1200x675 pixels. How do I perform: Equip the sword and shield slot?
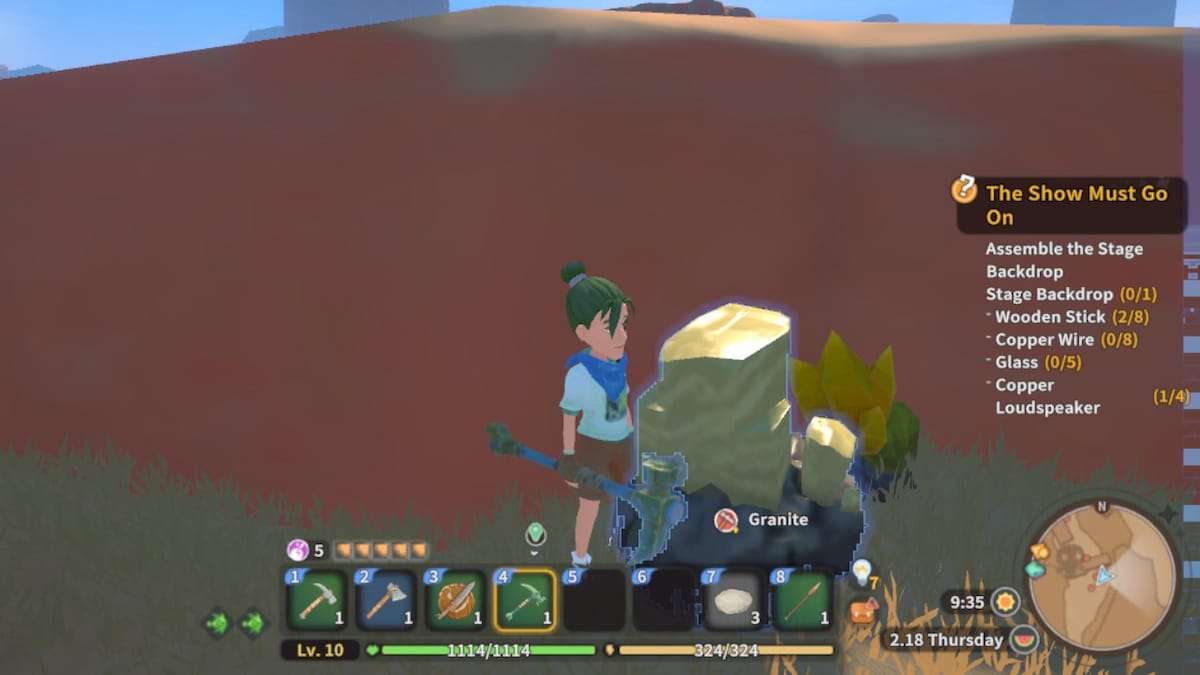[456, 600]
